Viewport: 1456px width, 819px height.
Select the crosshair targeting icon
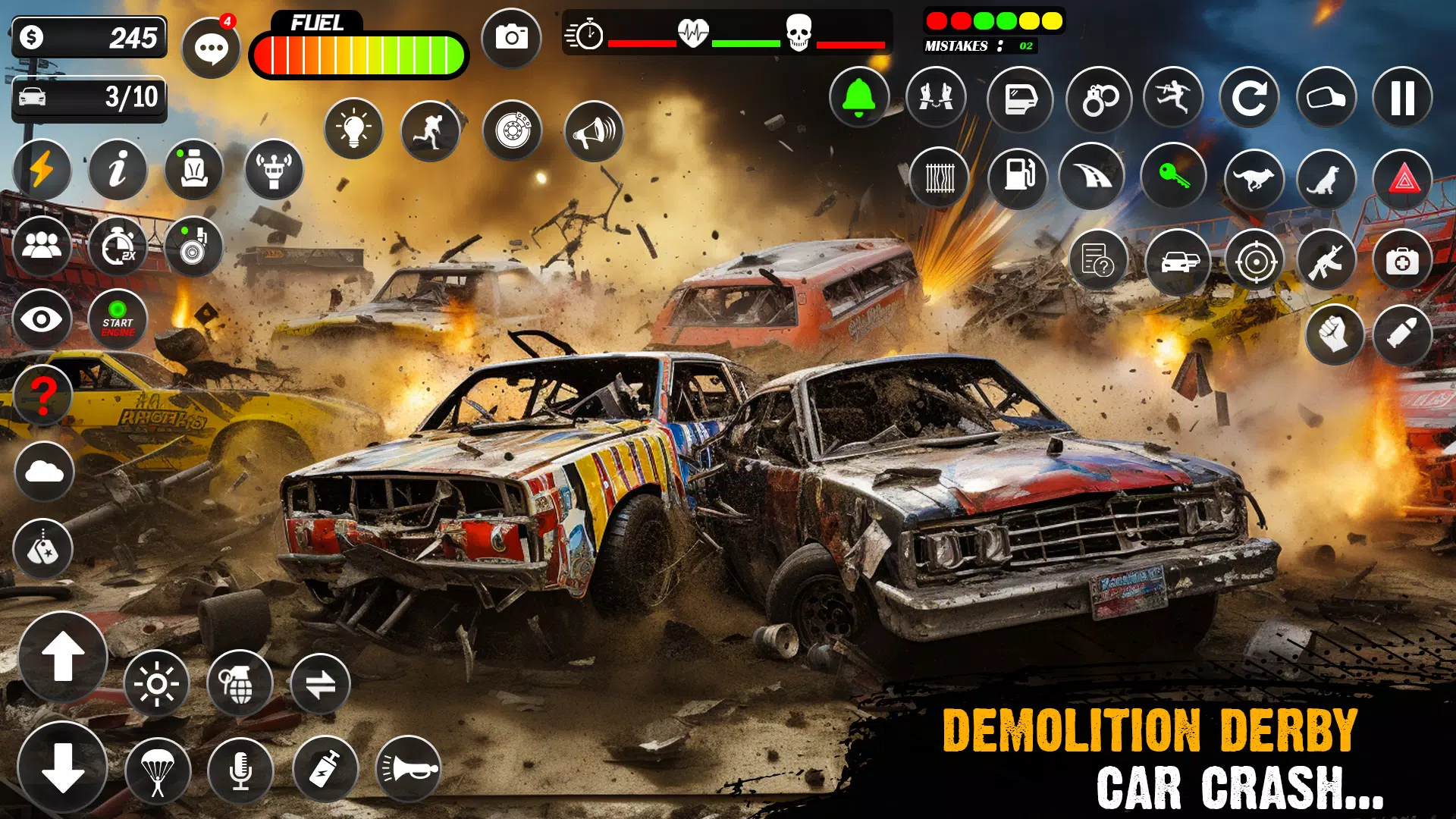tap(1254, 262)
